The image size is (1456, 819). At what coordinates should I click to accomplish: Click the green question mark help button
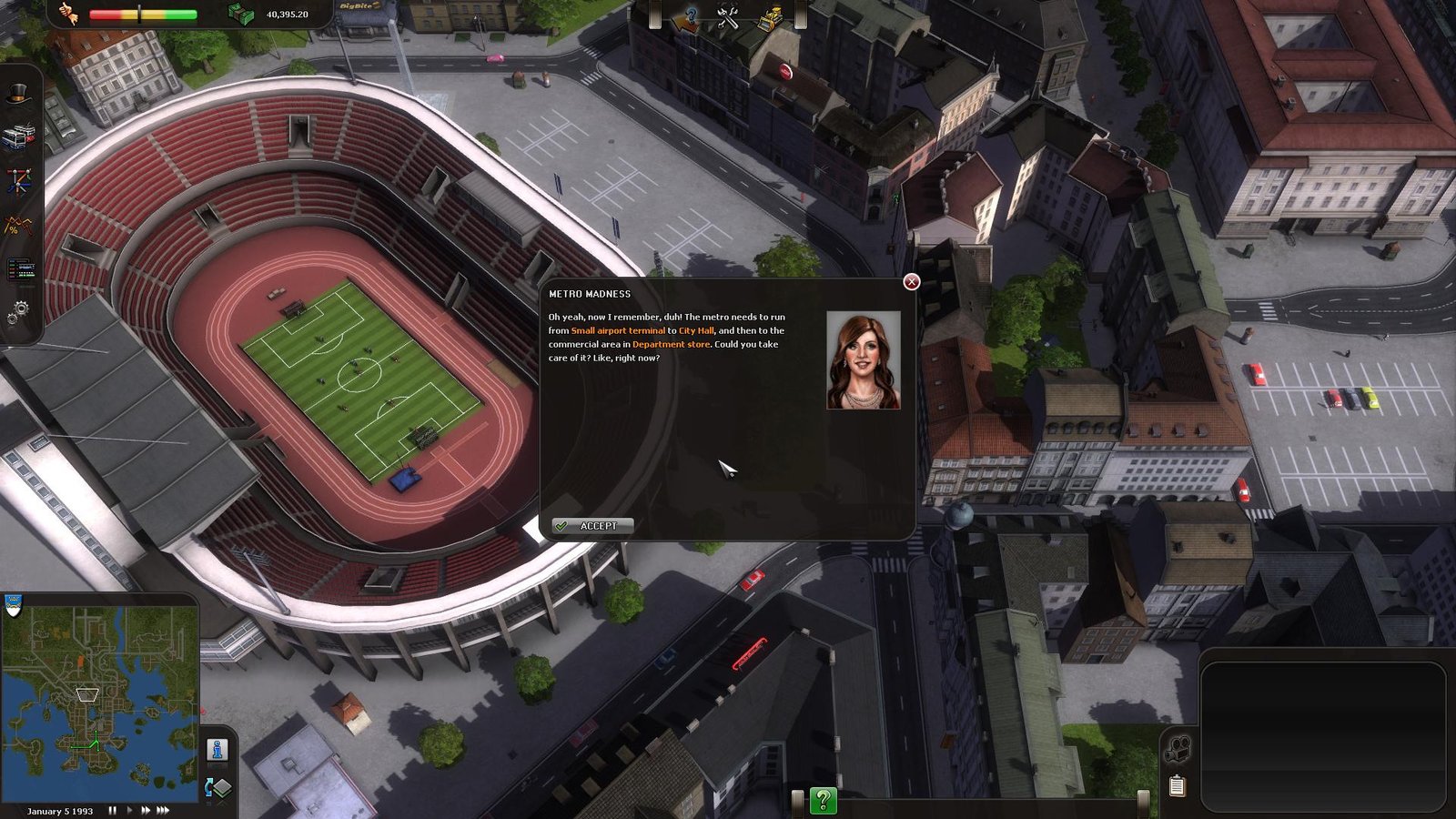[x=823, y=800]
